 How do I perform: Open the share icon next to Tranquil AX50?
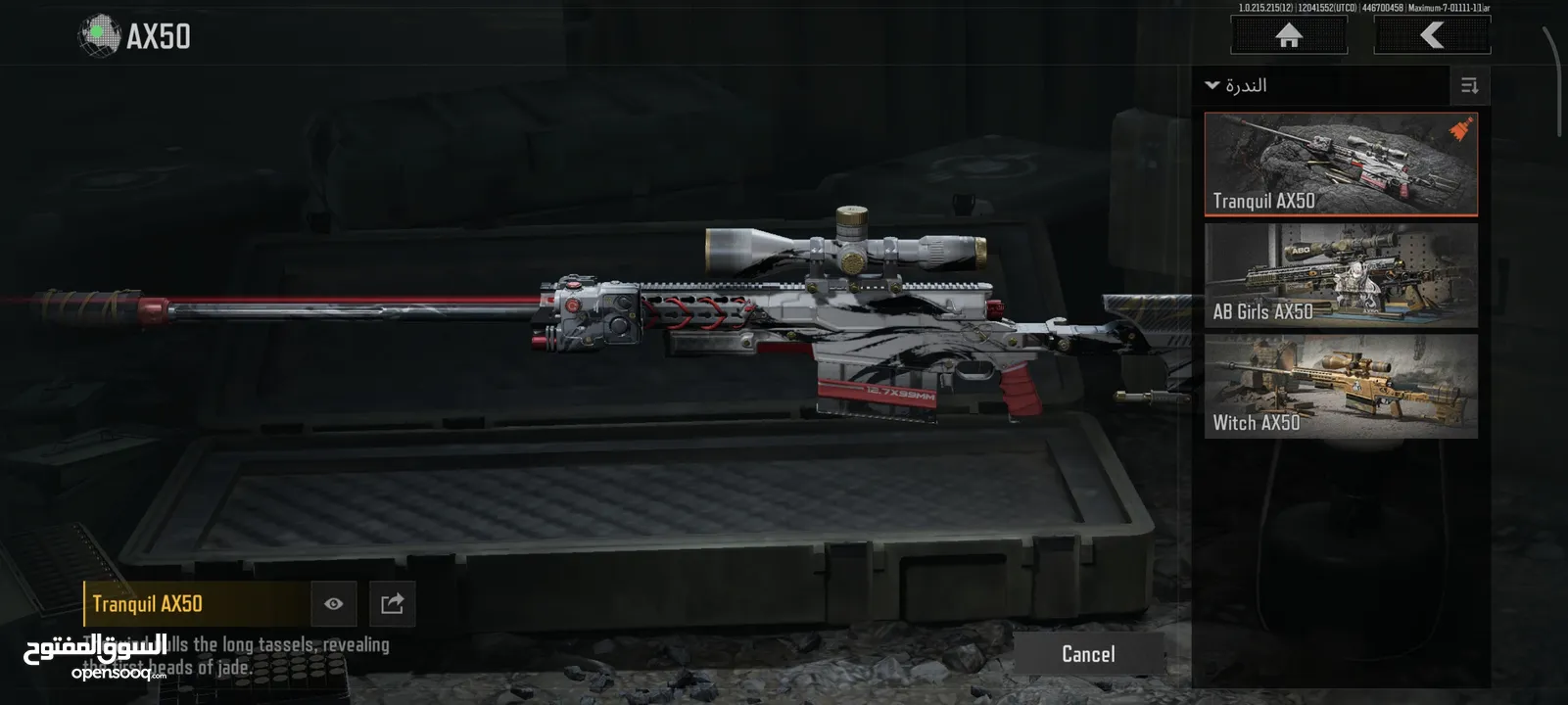392,603
